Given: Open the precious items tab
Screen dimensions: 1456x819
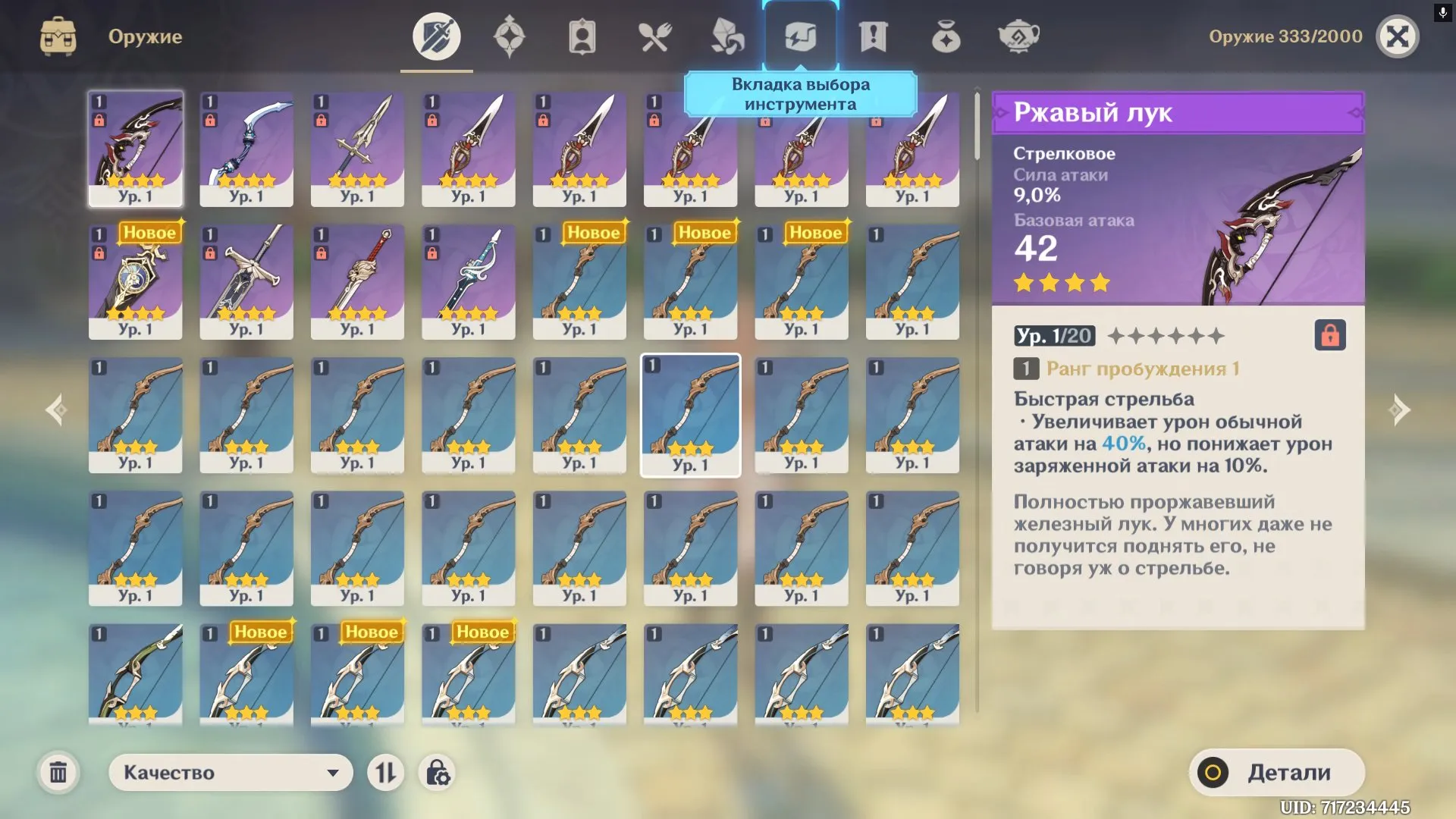Looking at the screenshot, I should pyautogui.click(x=946, y=34).
